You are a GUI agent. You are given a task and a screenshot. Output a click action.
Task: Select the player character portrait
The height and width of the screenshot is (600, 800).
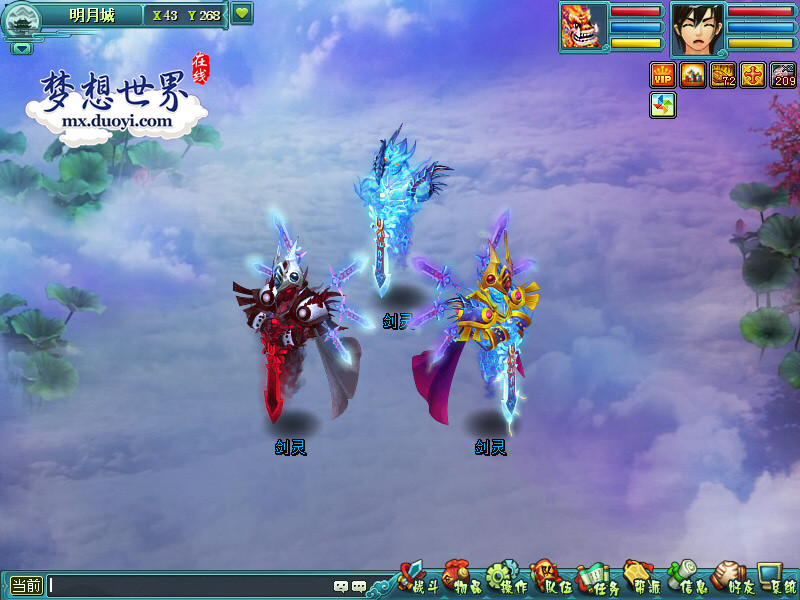point(697,27)
